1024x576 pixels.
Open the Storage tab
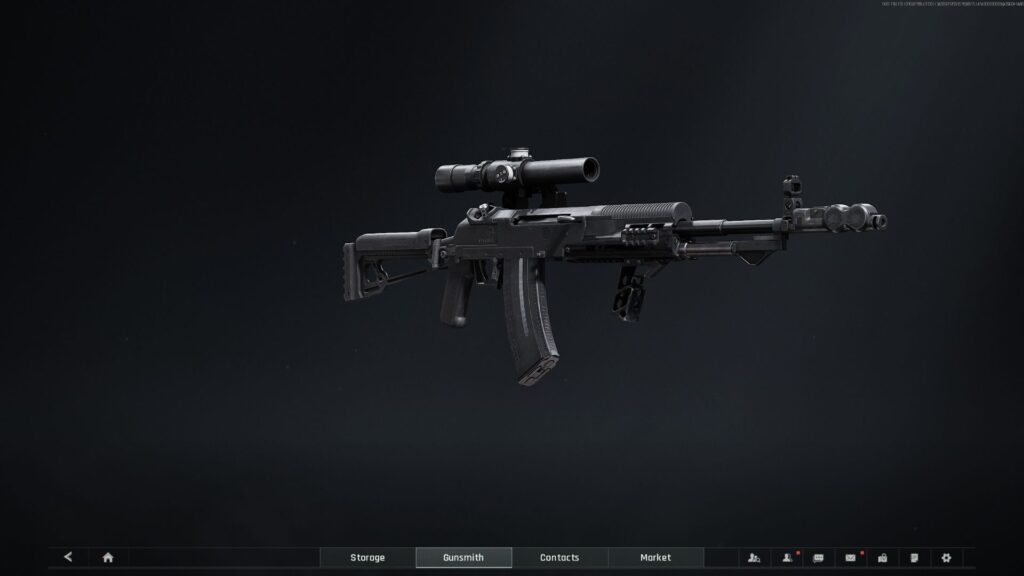367,557
